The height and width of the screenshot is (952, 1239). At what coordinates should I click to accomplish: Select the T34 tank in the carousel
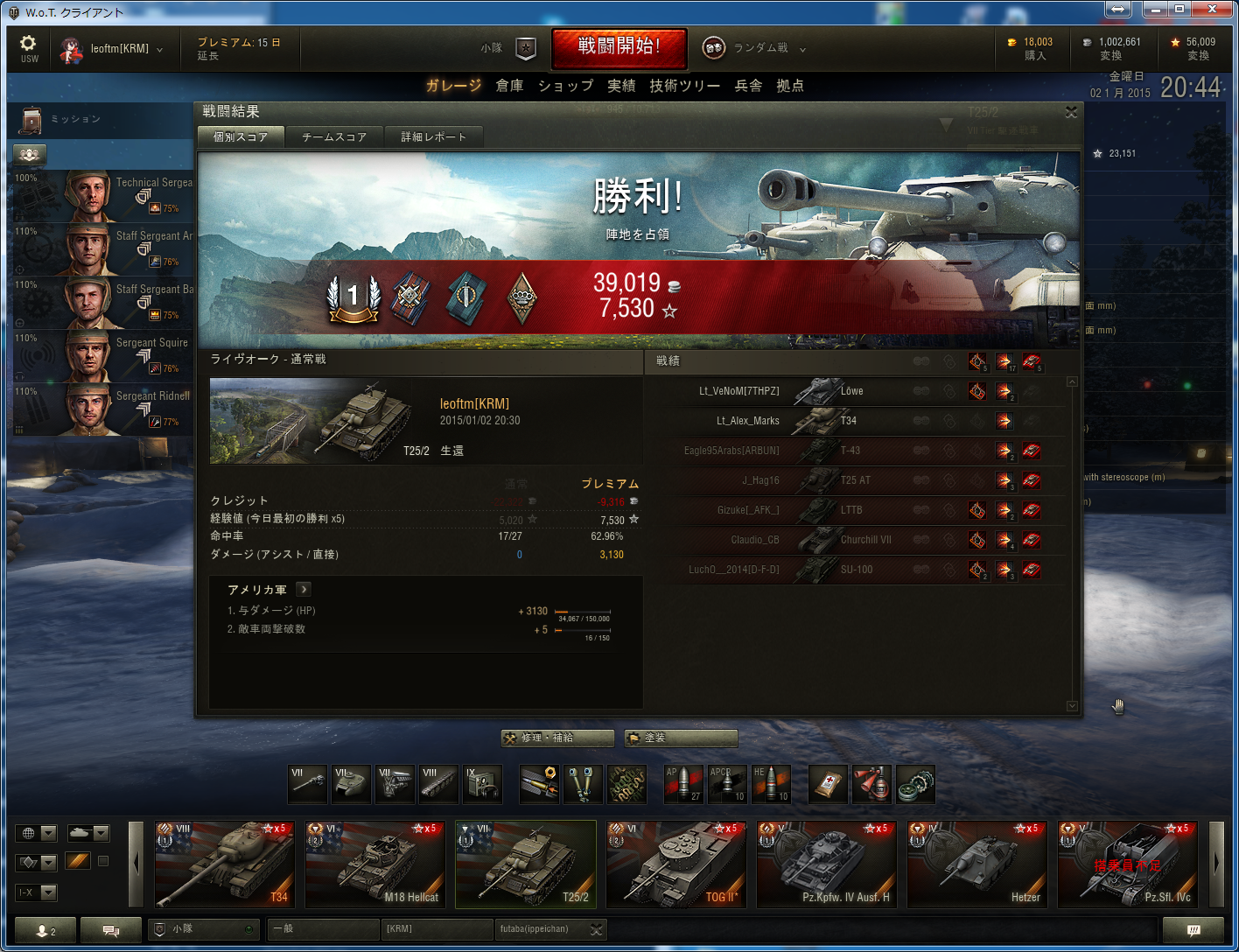point(224,863)
